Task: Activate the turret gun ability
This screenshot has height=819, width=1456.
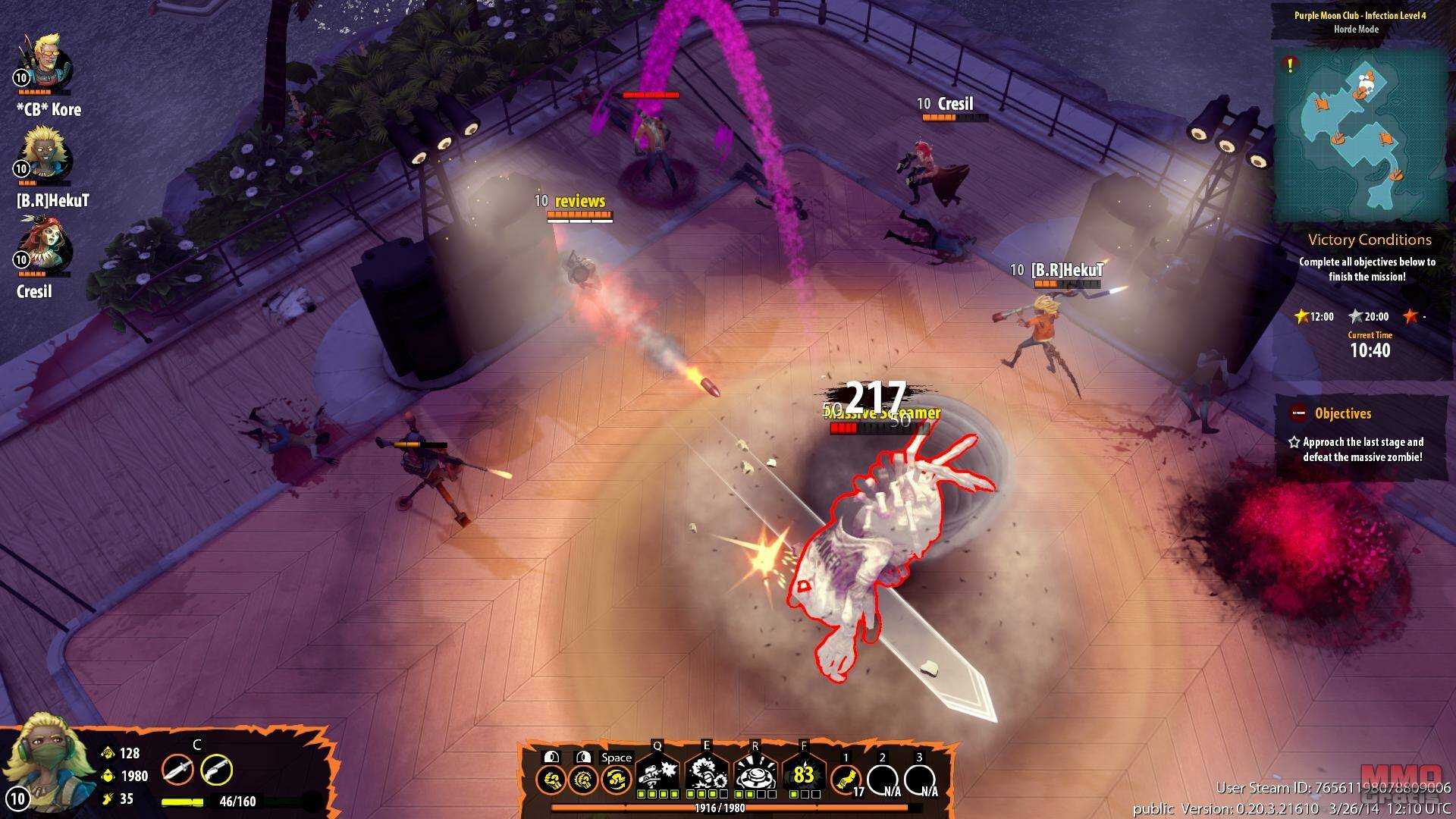Action: coord(657,775)
